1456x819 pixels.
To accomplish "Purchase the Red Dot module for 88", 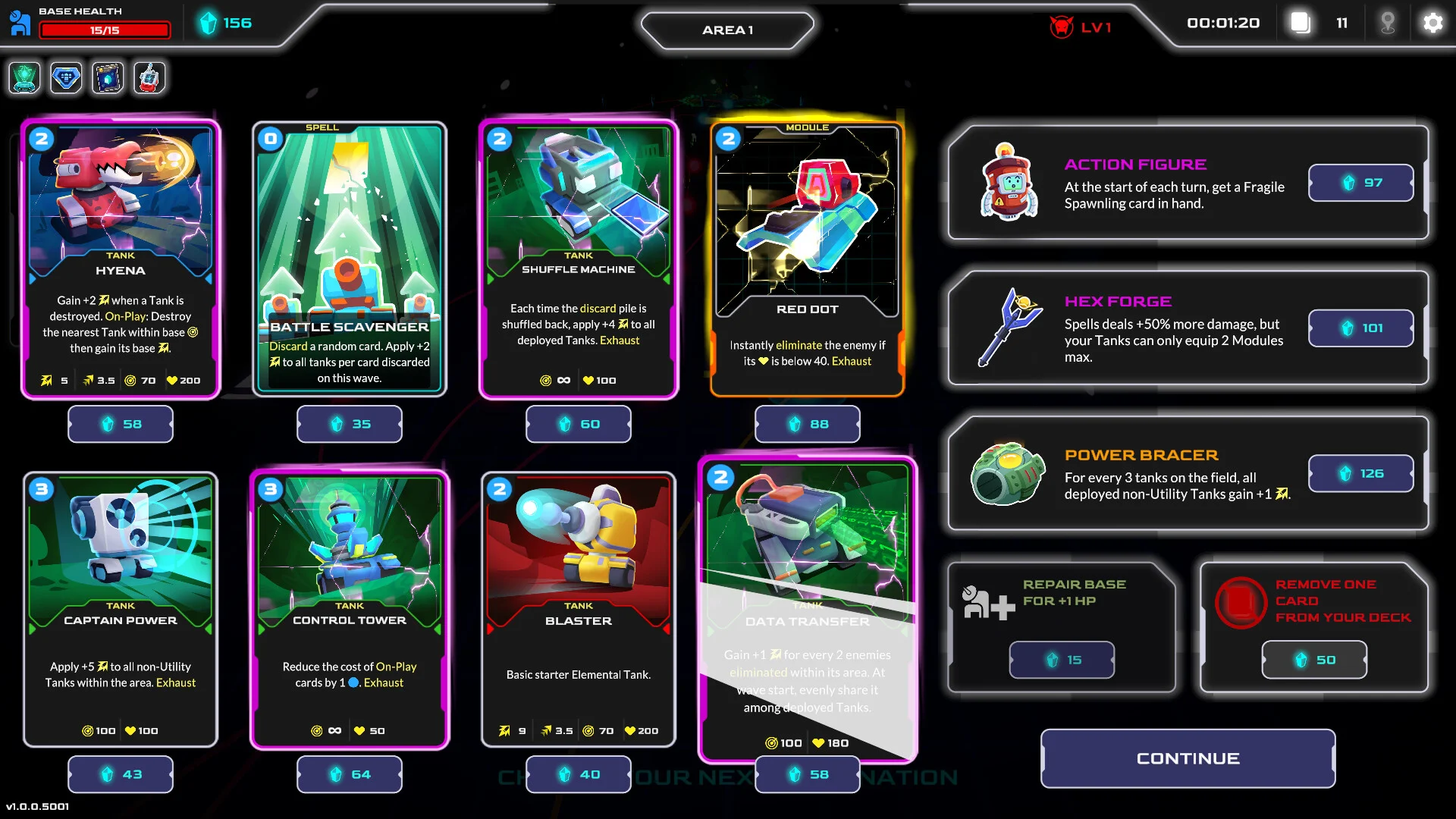I will pos(808,424).
